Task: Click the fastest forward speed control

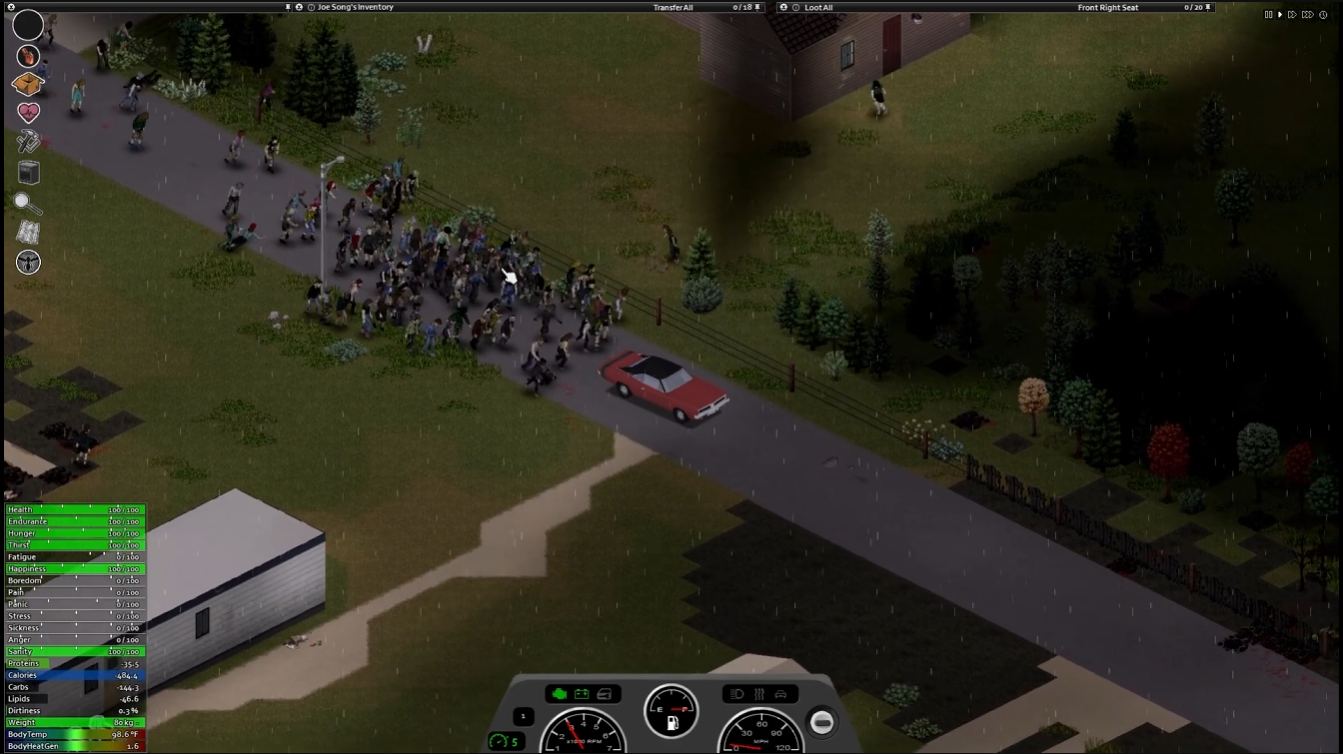Action: pos(1308,14)
